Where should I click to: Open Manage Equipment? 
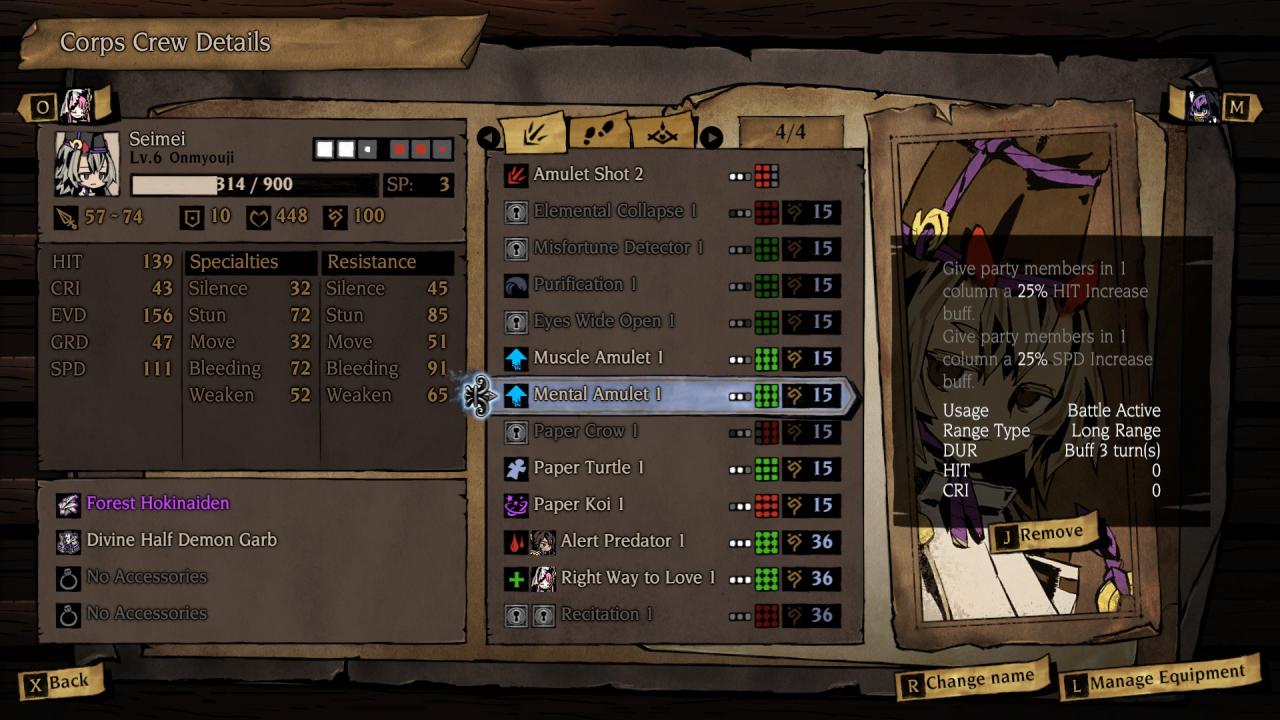pos(1158,682)
